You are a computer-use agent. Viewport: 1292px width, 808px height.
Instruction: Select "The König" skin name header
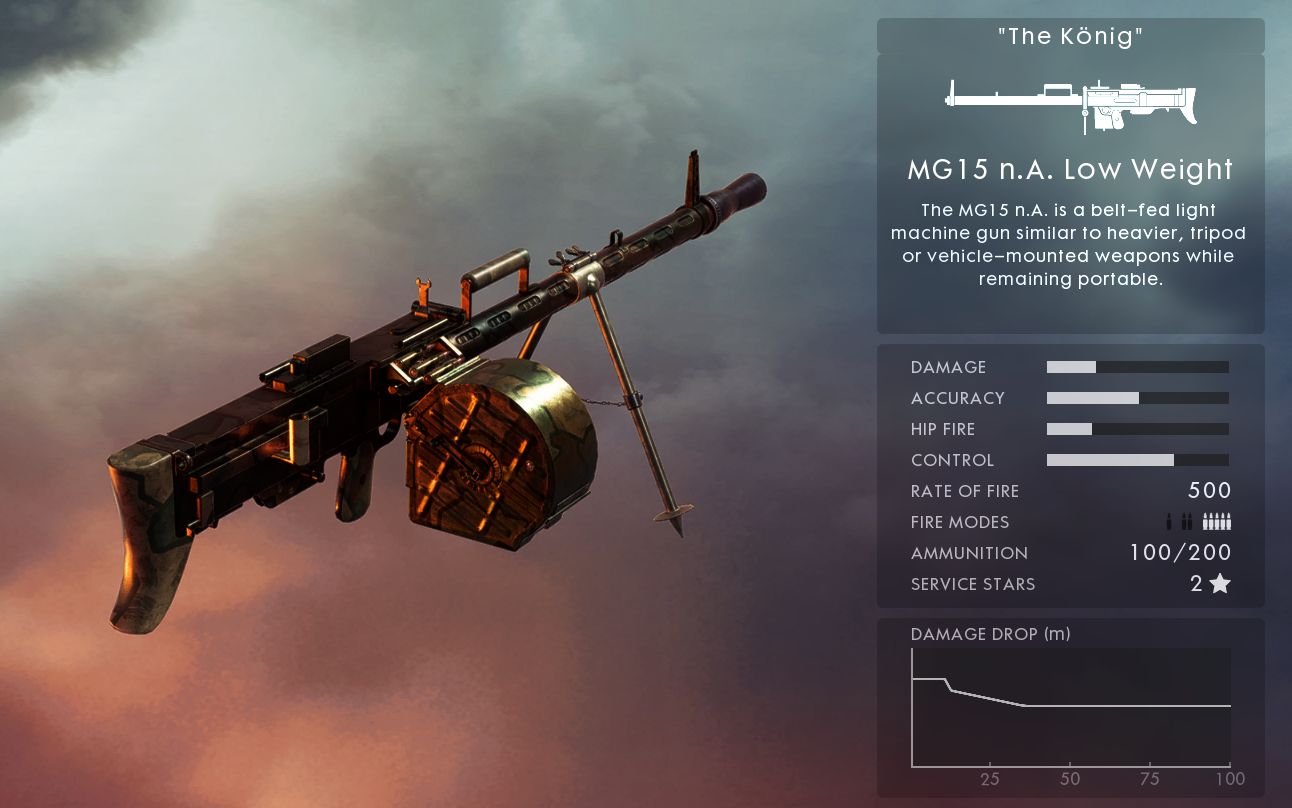click(1070, 37)
